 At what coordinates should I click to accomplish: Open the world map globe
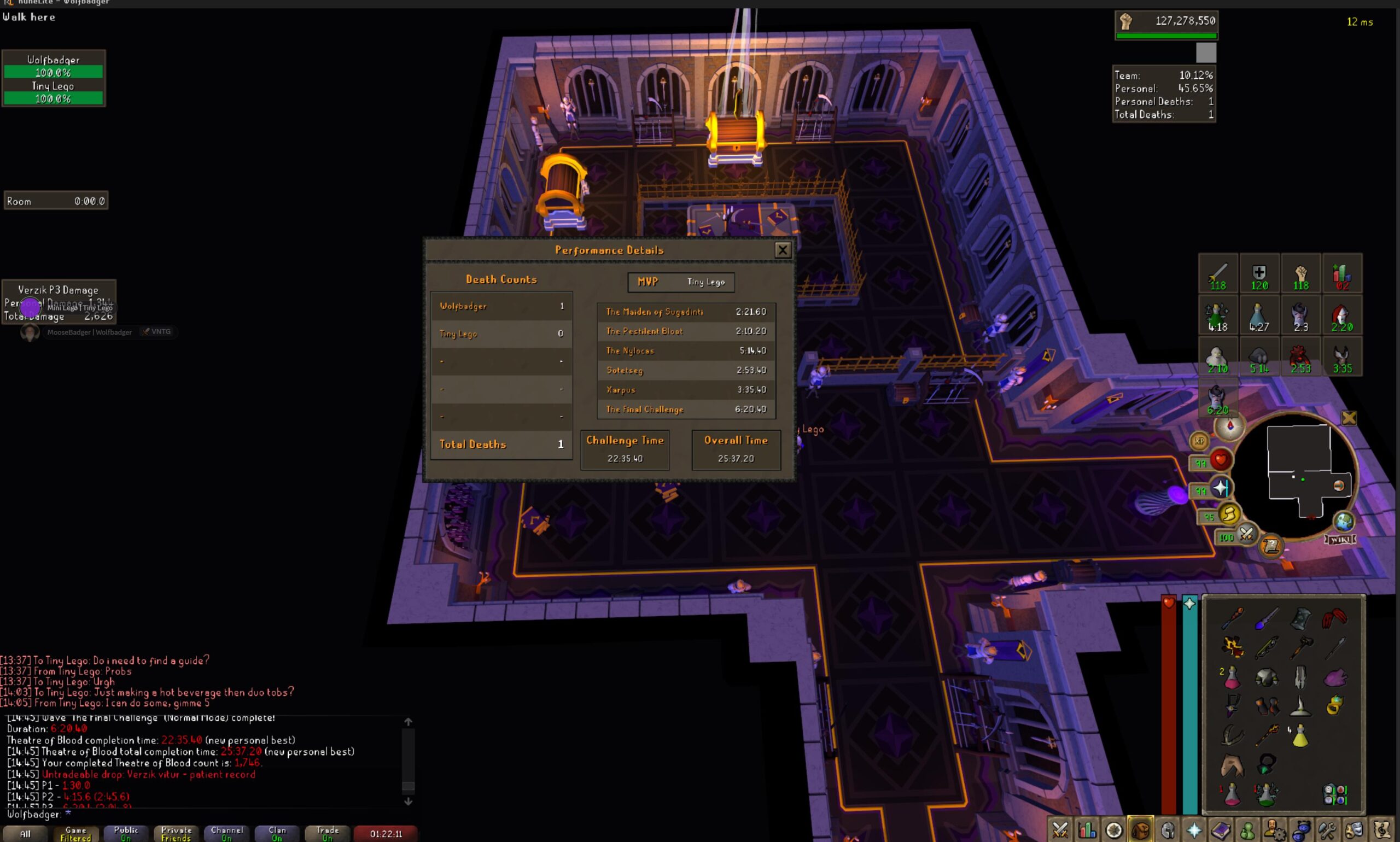click(x=1343, y=521)
